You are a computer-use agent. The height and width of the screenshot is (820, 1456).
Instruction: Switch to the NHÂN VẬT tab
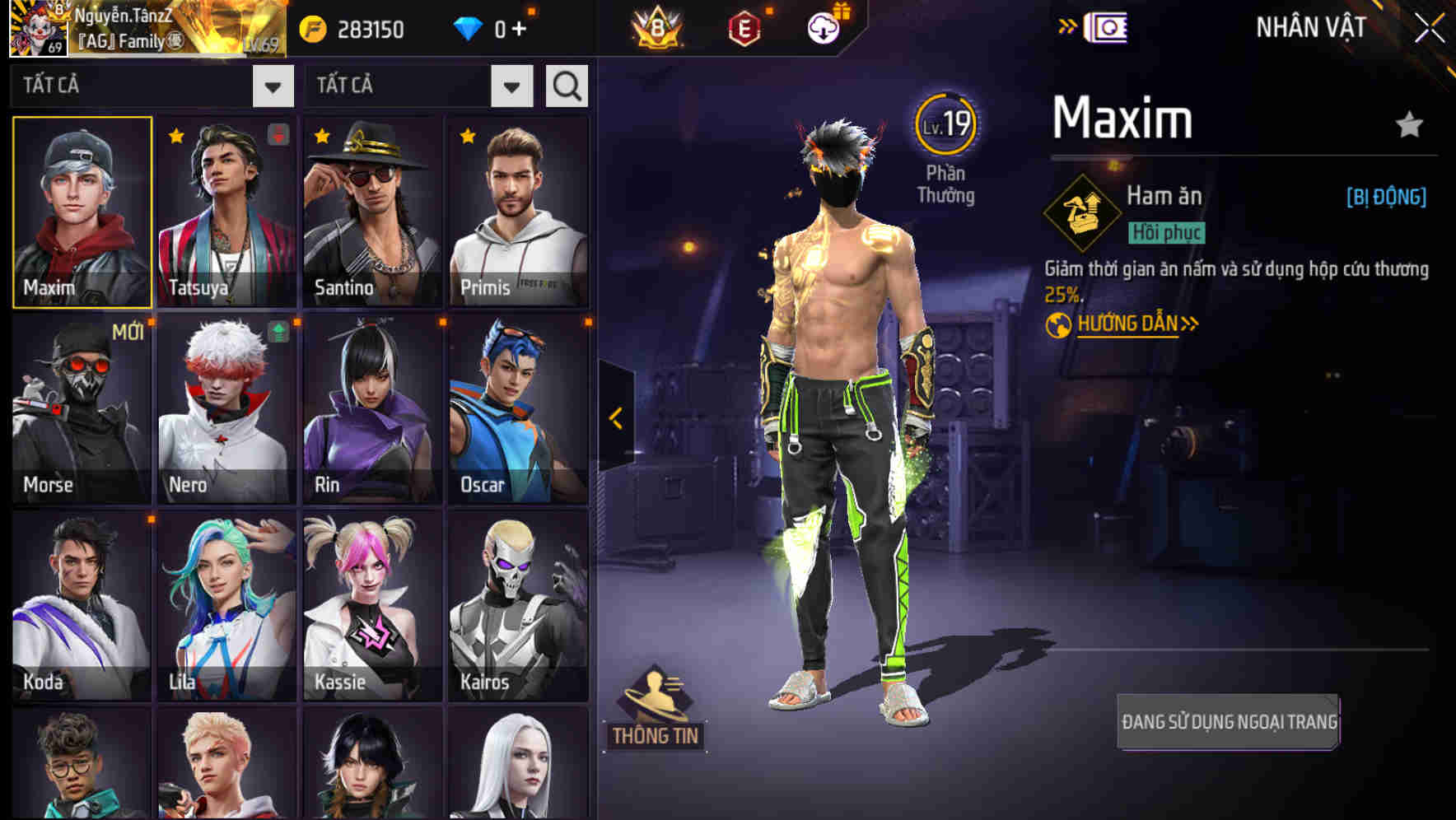pos(1310,26)
